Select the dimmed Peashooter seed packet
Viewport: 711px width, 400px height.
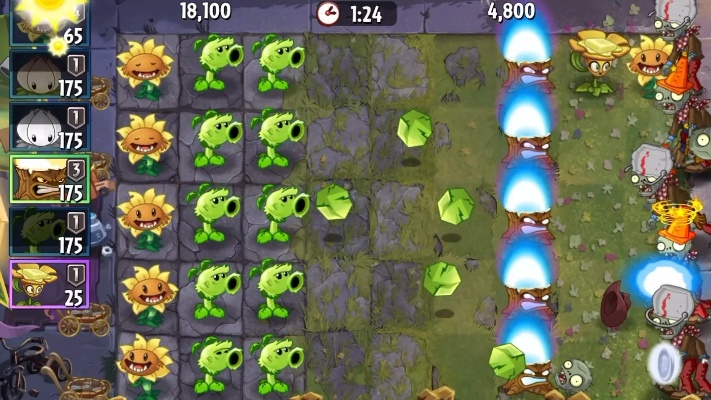click(x=48, y=231)
